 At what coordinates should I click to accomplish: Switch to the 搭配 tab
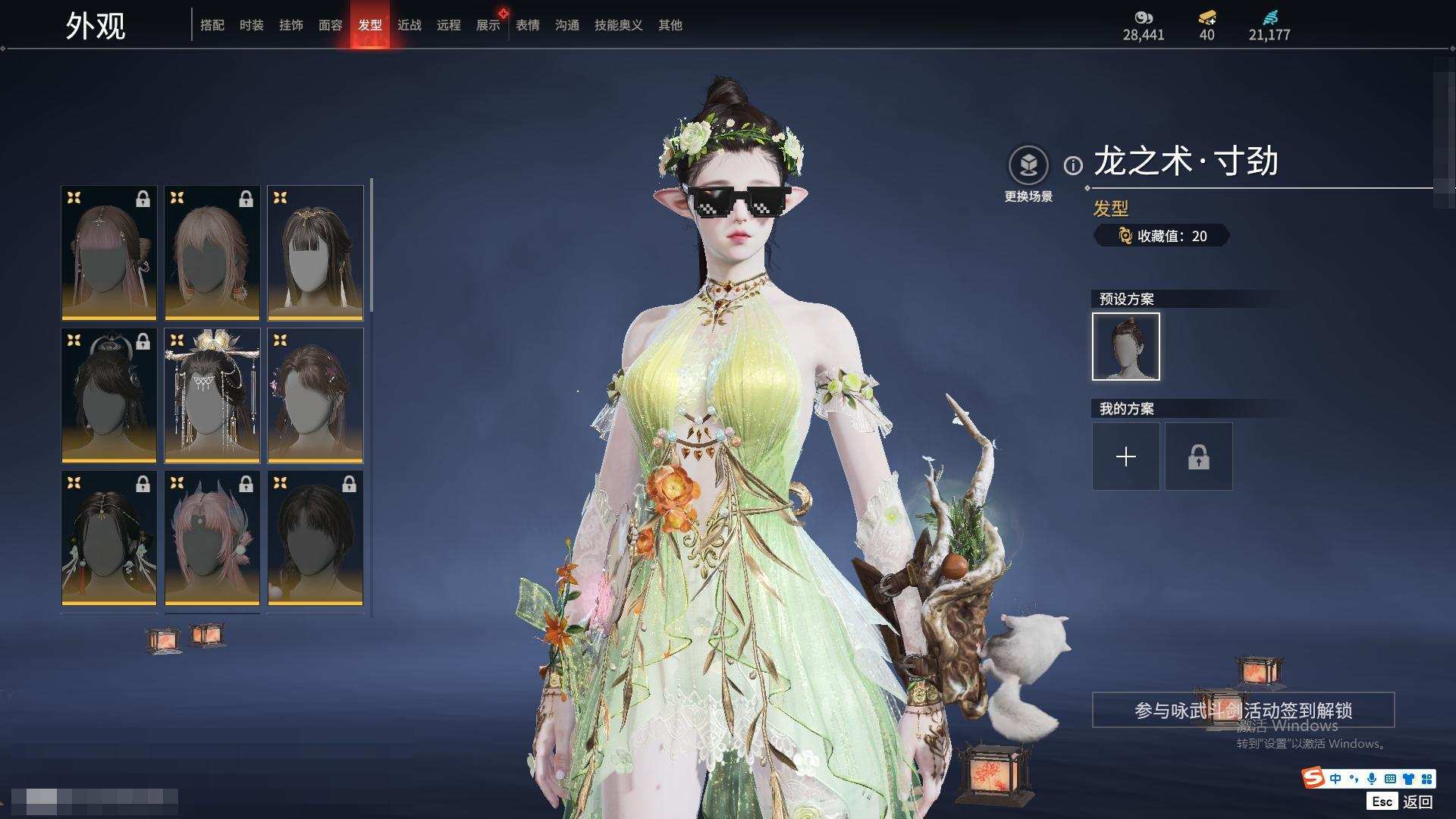coord(212,25)
